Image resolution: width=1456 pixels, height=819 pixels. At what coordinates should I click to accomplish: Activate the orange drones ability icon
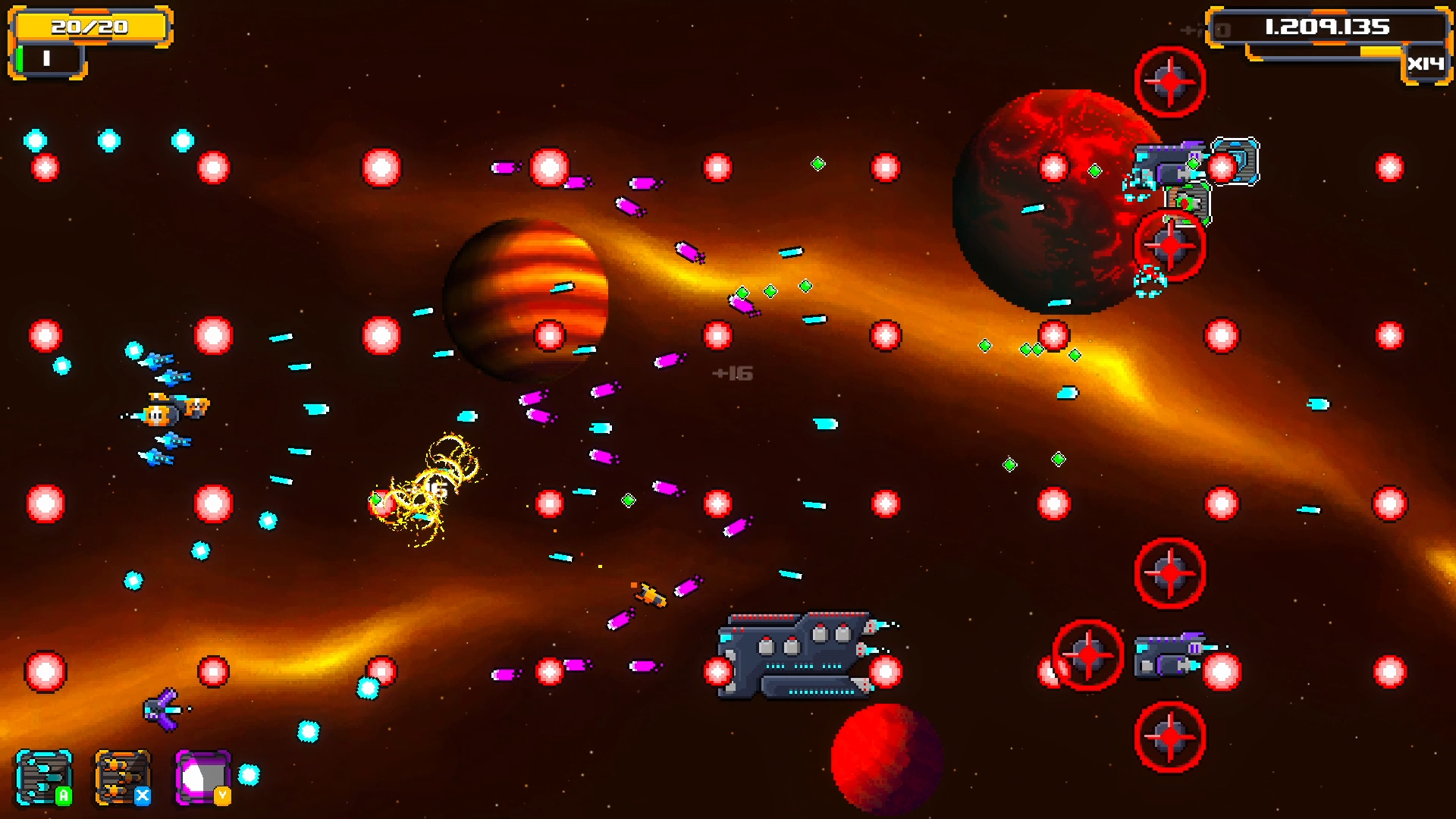pos(121,777)
